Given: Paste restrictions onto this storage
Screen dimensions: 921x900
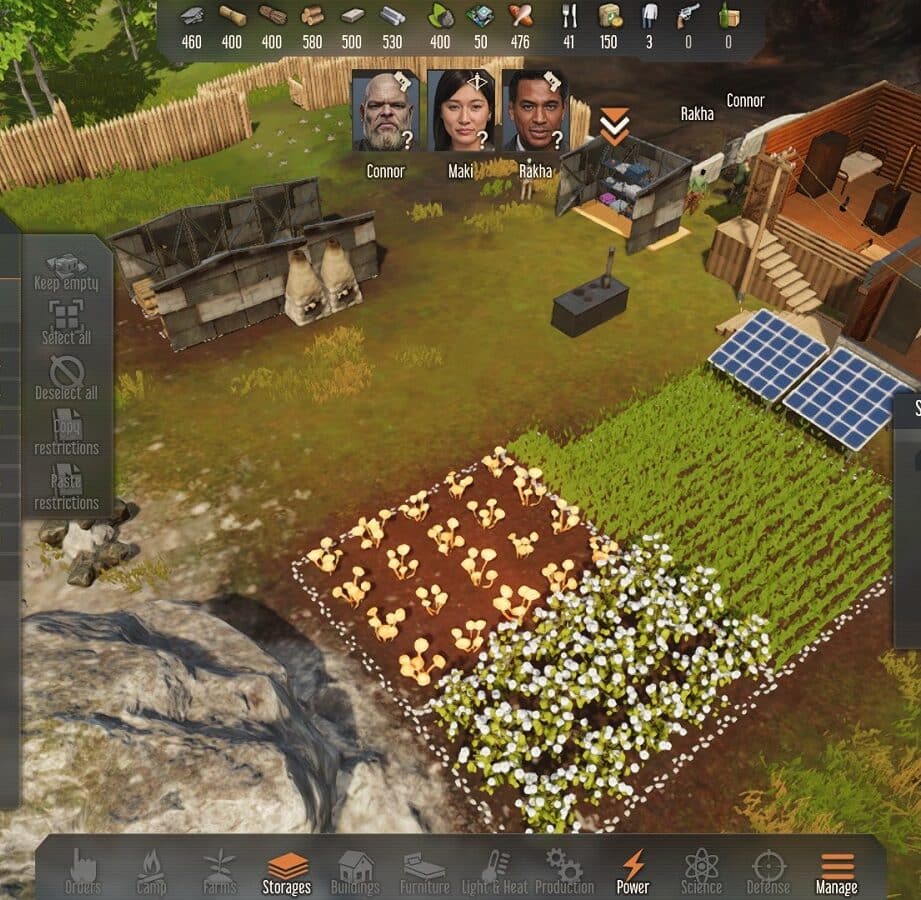Looking at the screenshot, I should [x=67, y=488].
